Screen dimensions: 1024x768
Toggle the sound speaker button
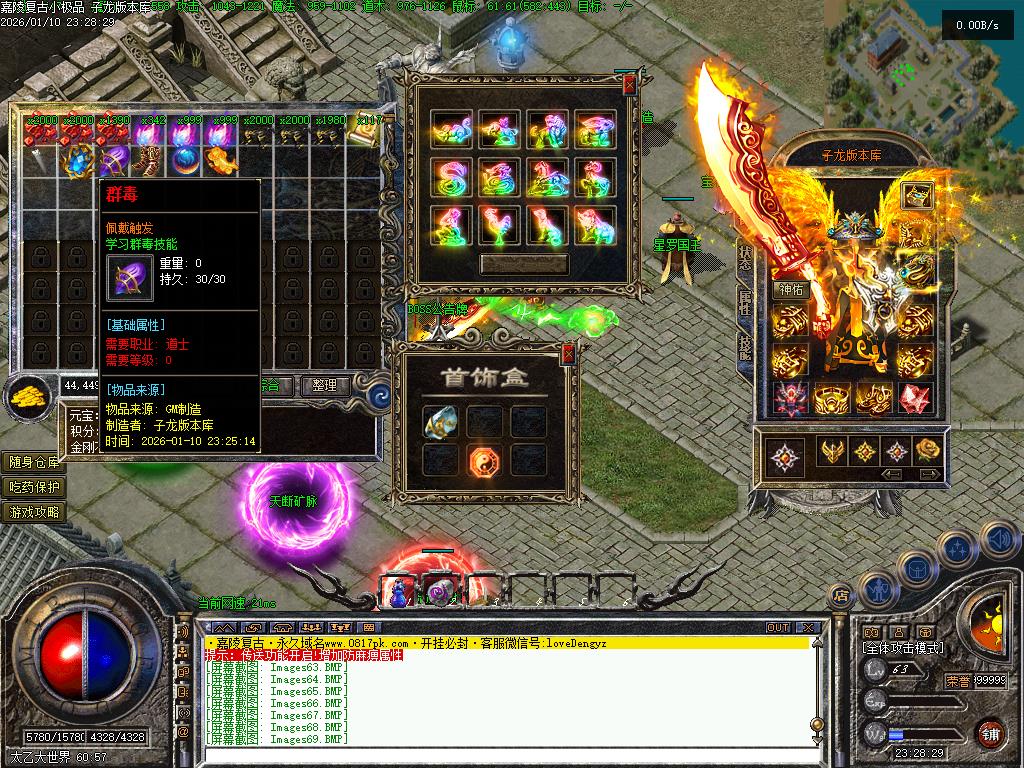(x=999, y=540)
